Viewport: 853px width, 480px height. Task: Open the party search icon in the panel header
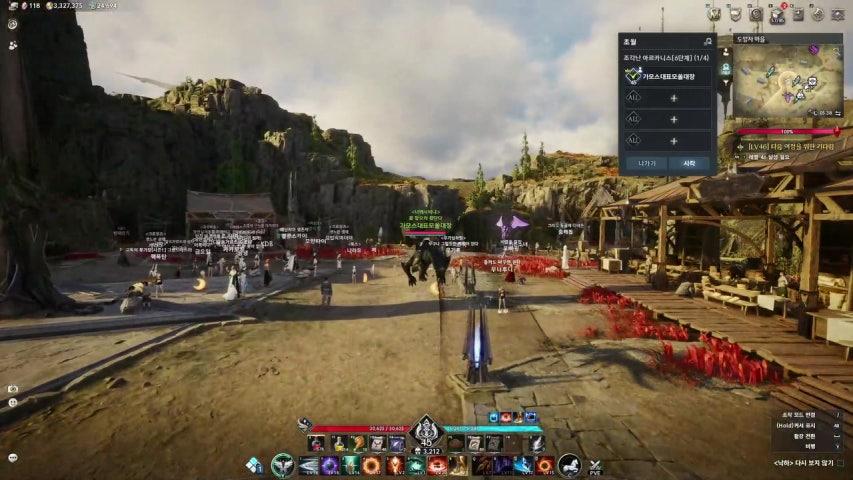pos(708,41)
